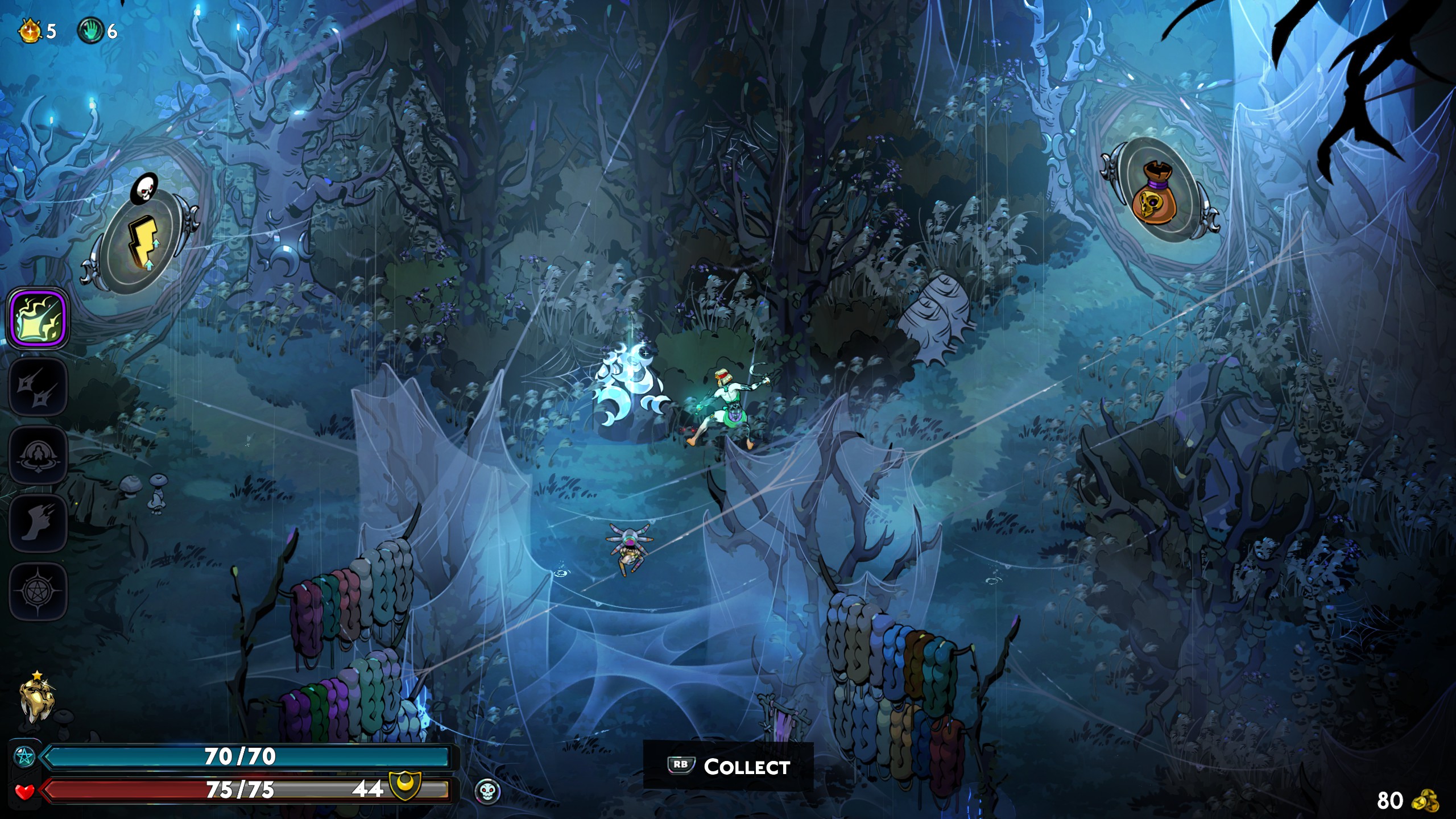Choose the winged foot sprint slot

coord(38,523)
